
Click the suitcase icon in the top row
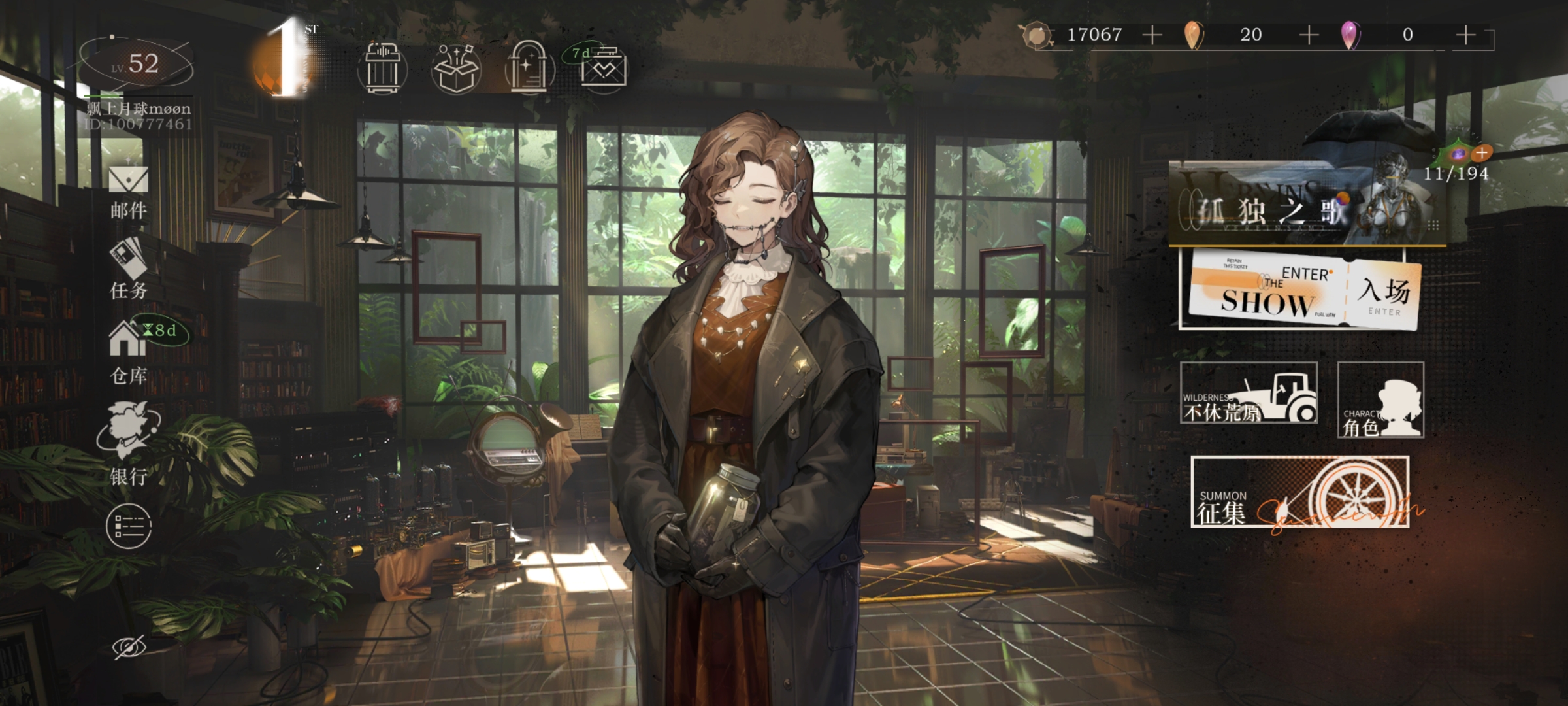tap(383, 69)
